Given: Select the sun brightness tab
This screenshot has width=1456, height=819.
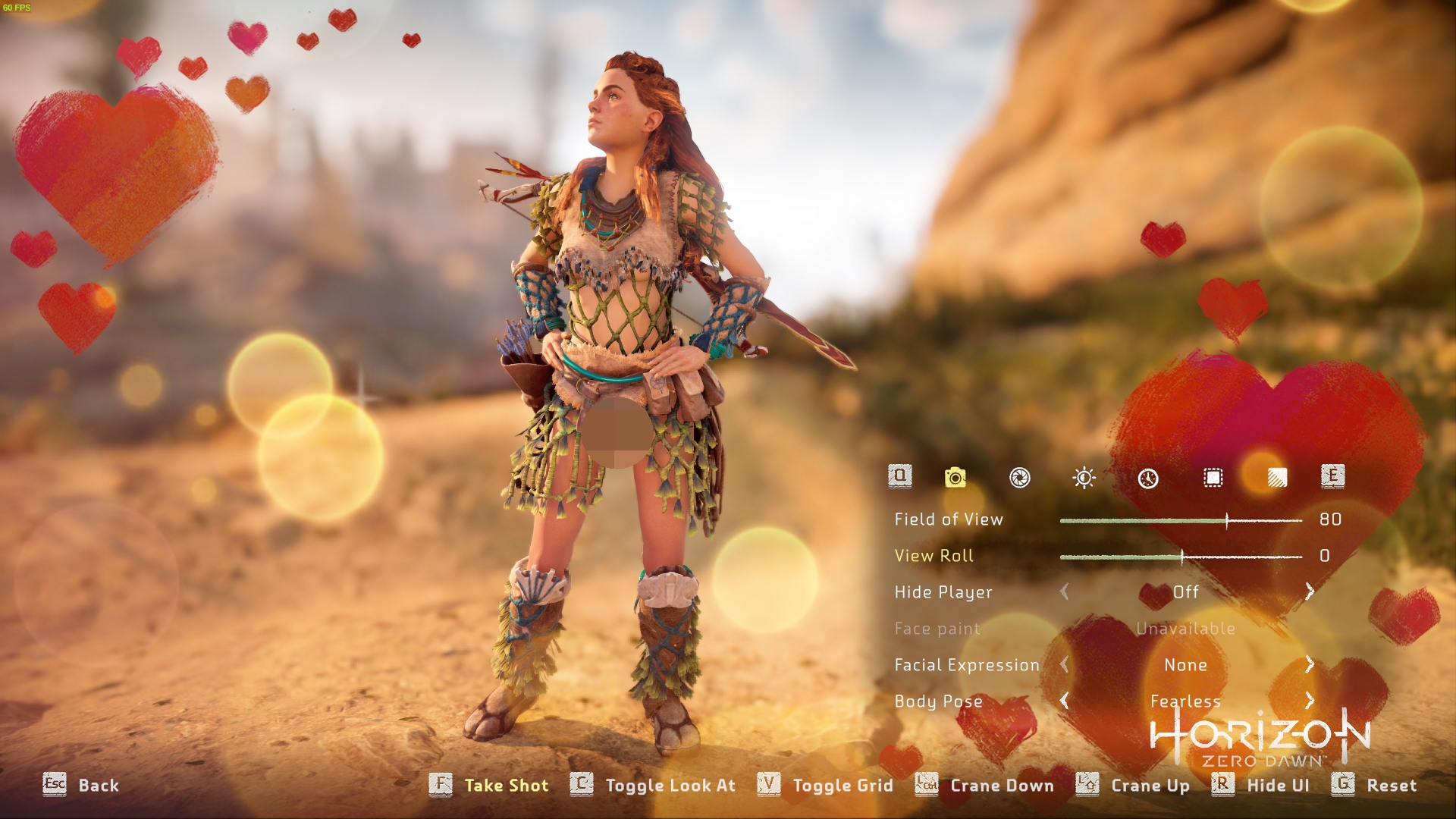Looking at the screenshot, I should pos(1084,478).
